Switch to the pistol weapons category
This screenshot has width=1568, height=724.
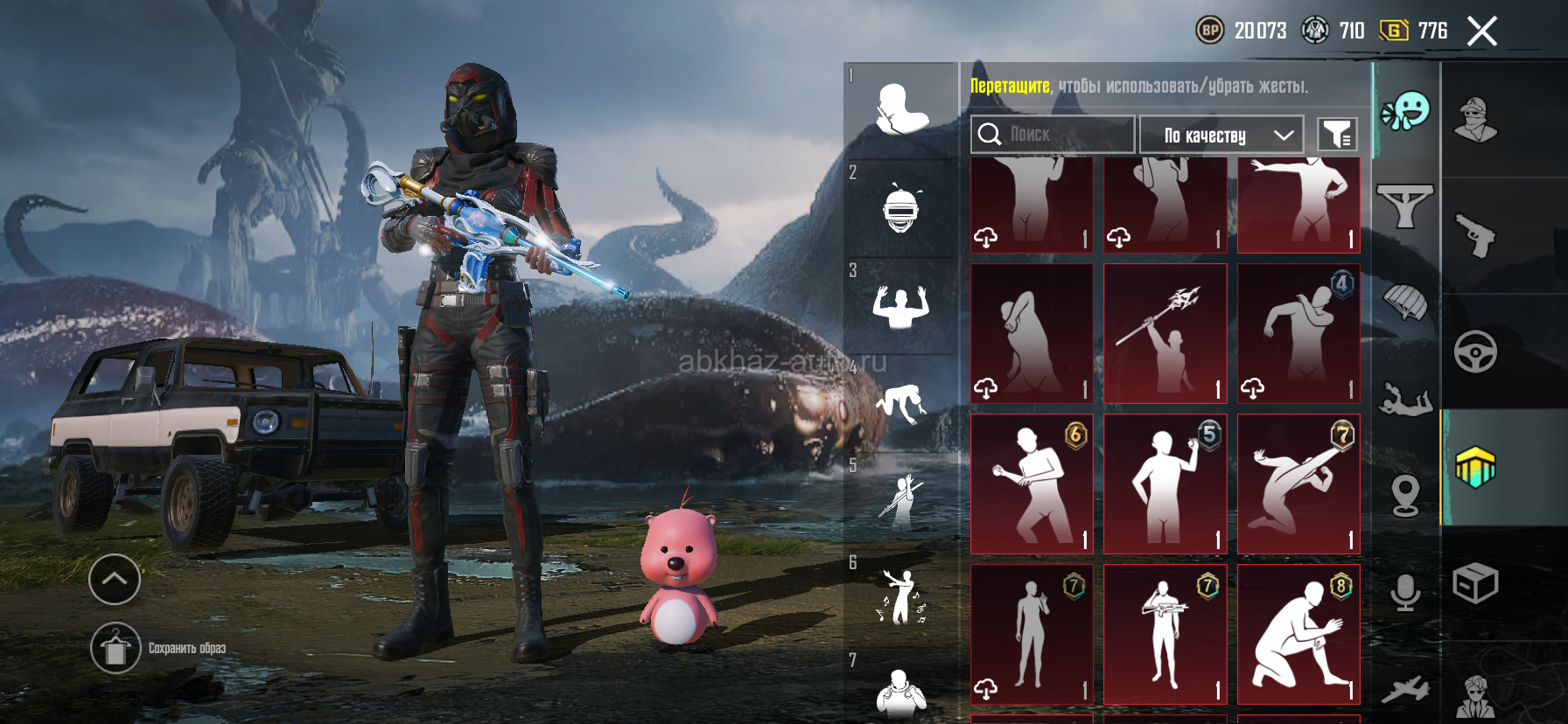coord(1475,235)
